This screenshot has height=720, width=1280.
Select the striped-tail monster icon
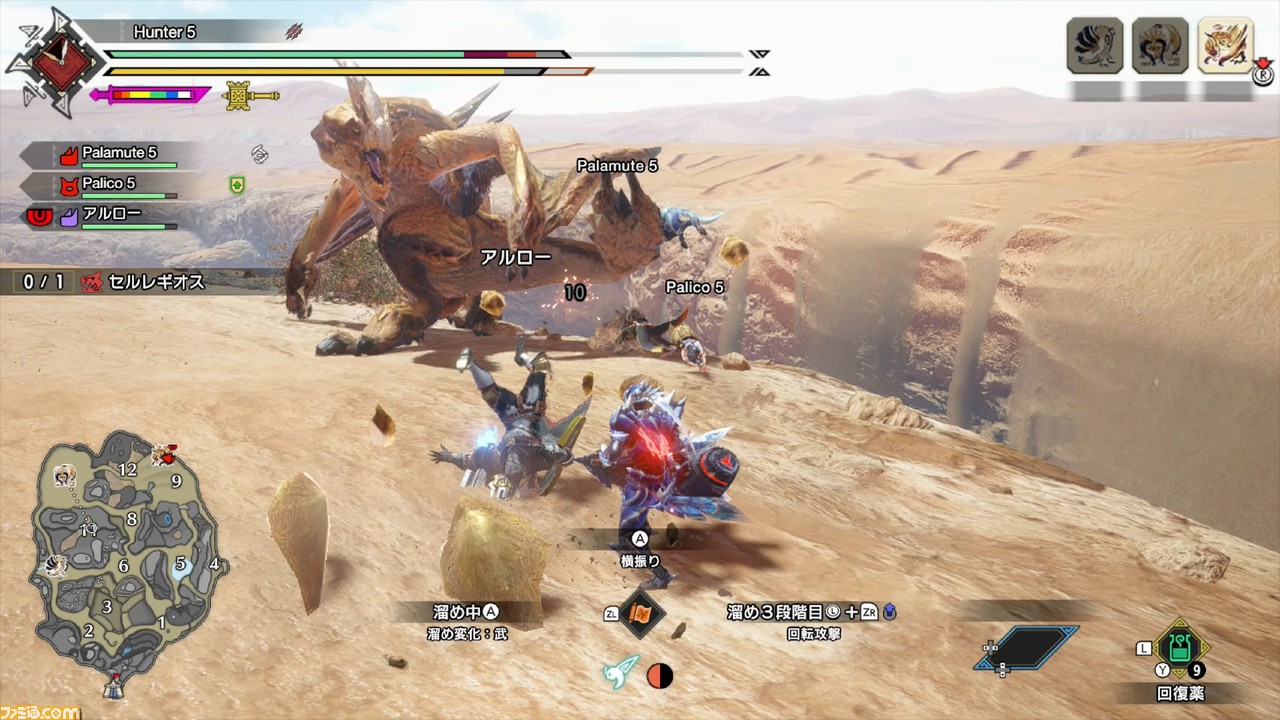tap(1095, 45)
